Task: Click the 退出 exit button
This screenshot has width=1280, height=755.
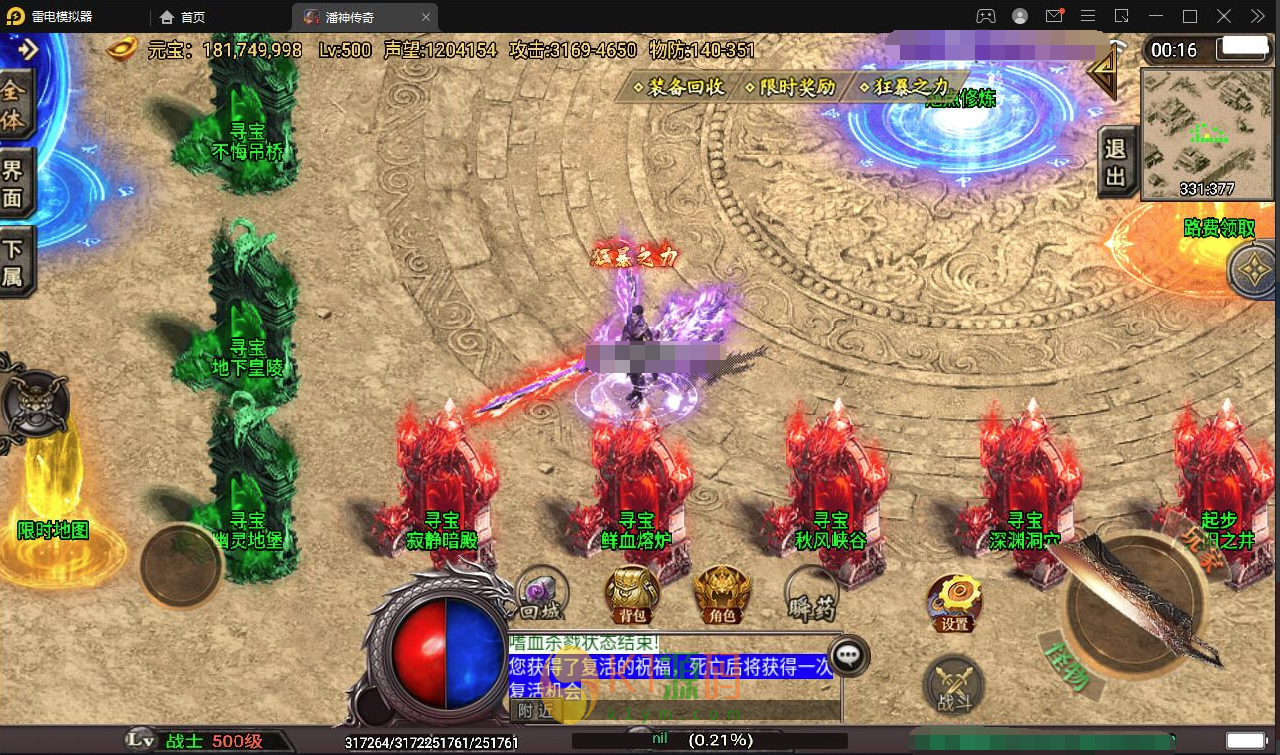Action: tap(1116, 163)
